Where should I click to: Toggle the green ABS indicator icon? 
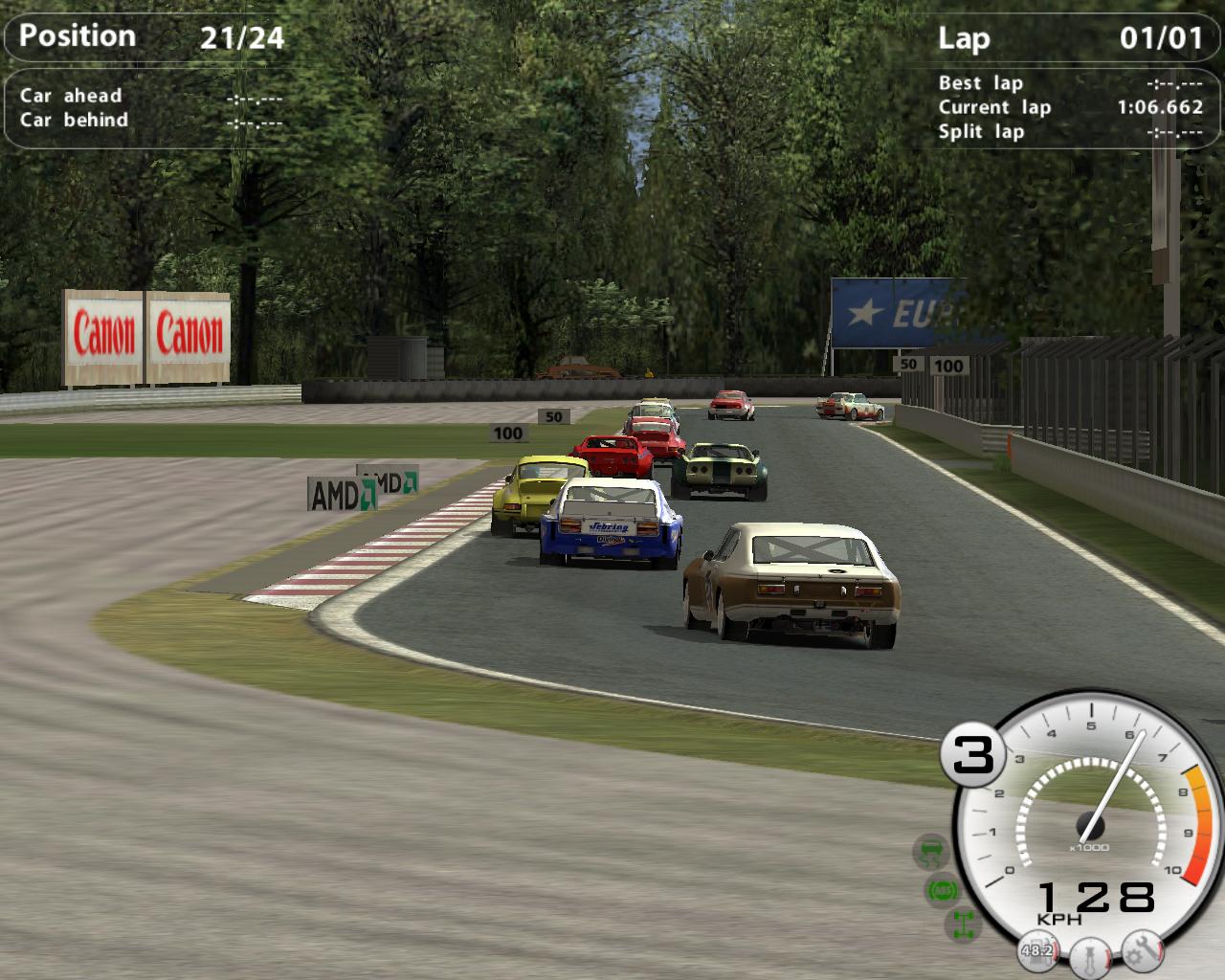pyautogui.click(x=943, y=890)
